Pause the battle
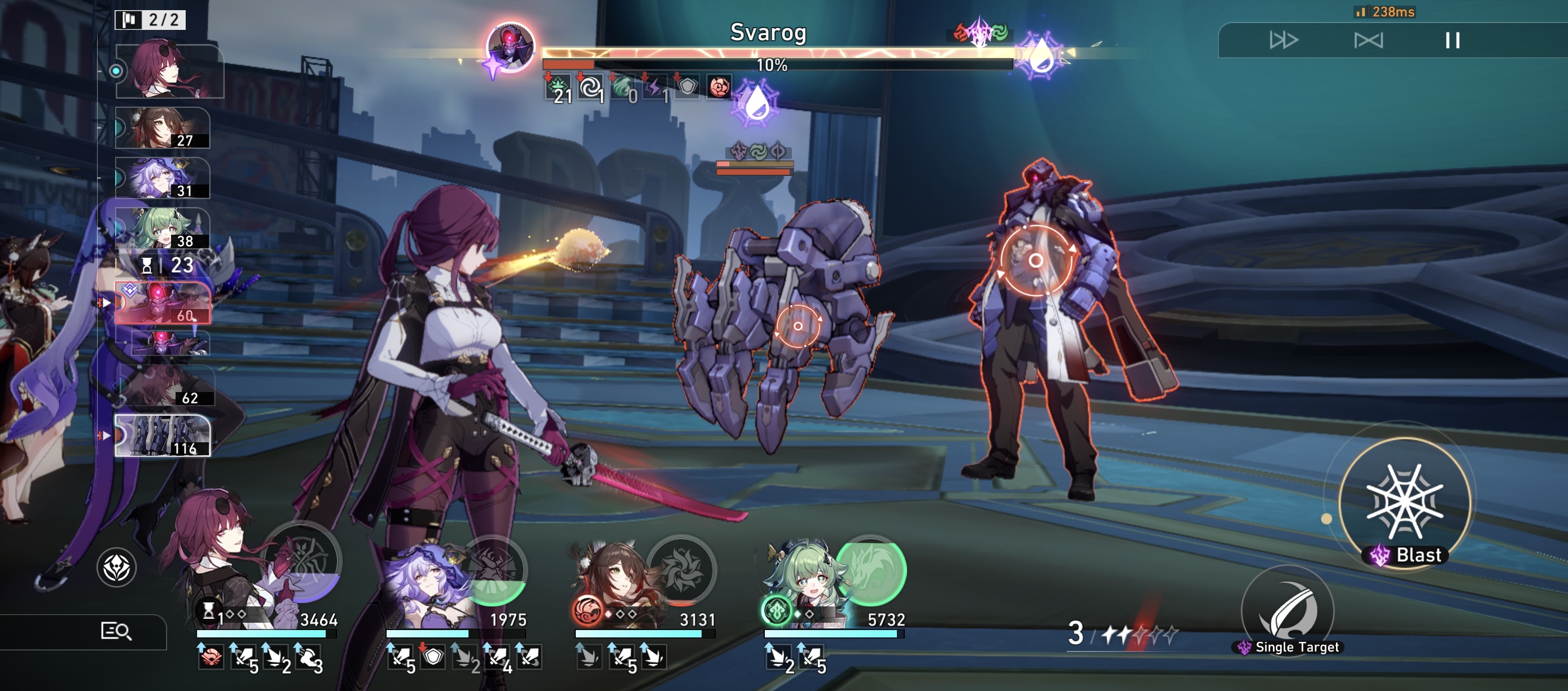This screenshot has height=691, width=1568. click(x=1452, y=41)
